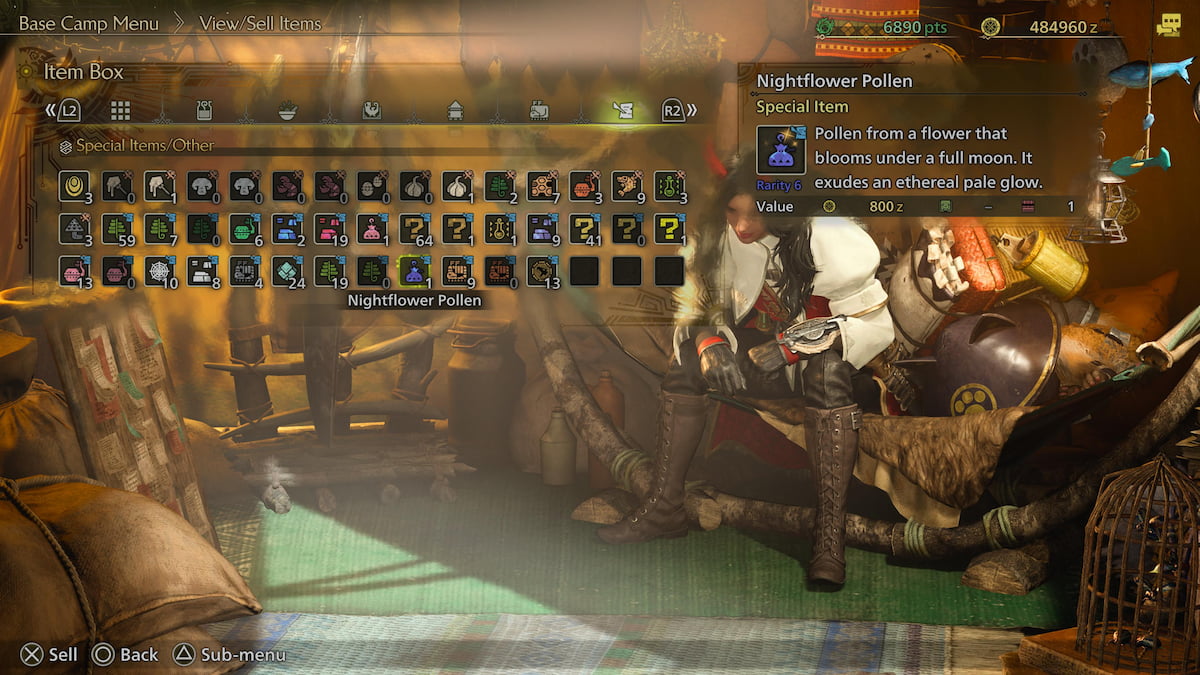Pick the green potion bottle with quantity 3

[x=669, y=186]
